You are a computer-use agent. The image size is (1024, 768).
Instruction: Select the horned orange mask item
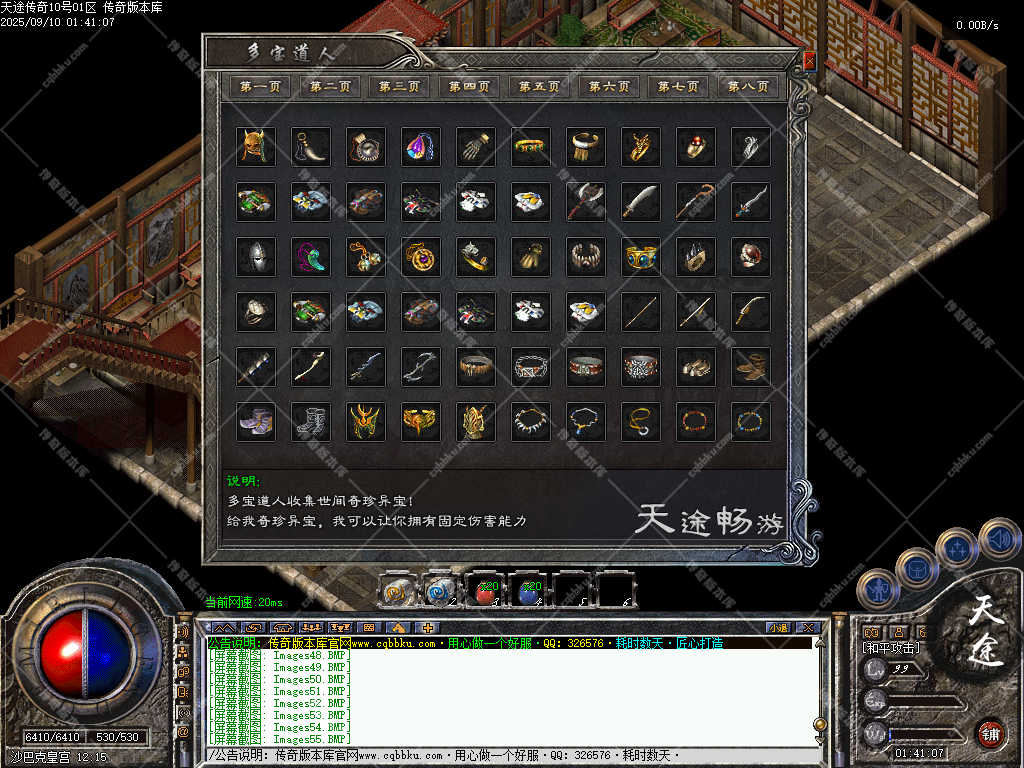[256, 147]
